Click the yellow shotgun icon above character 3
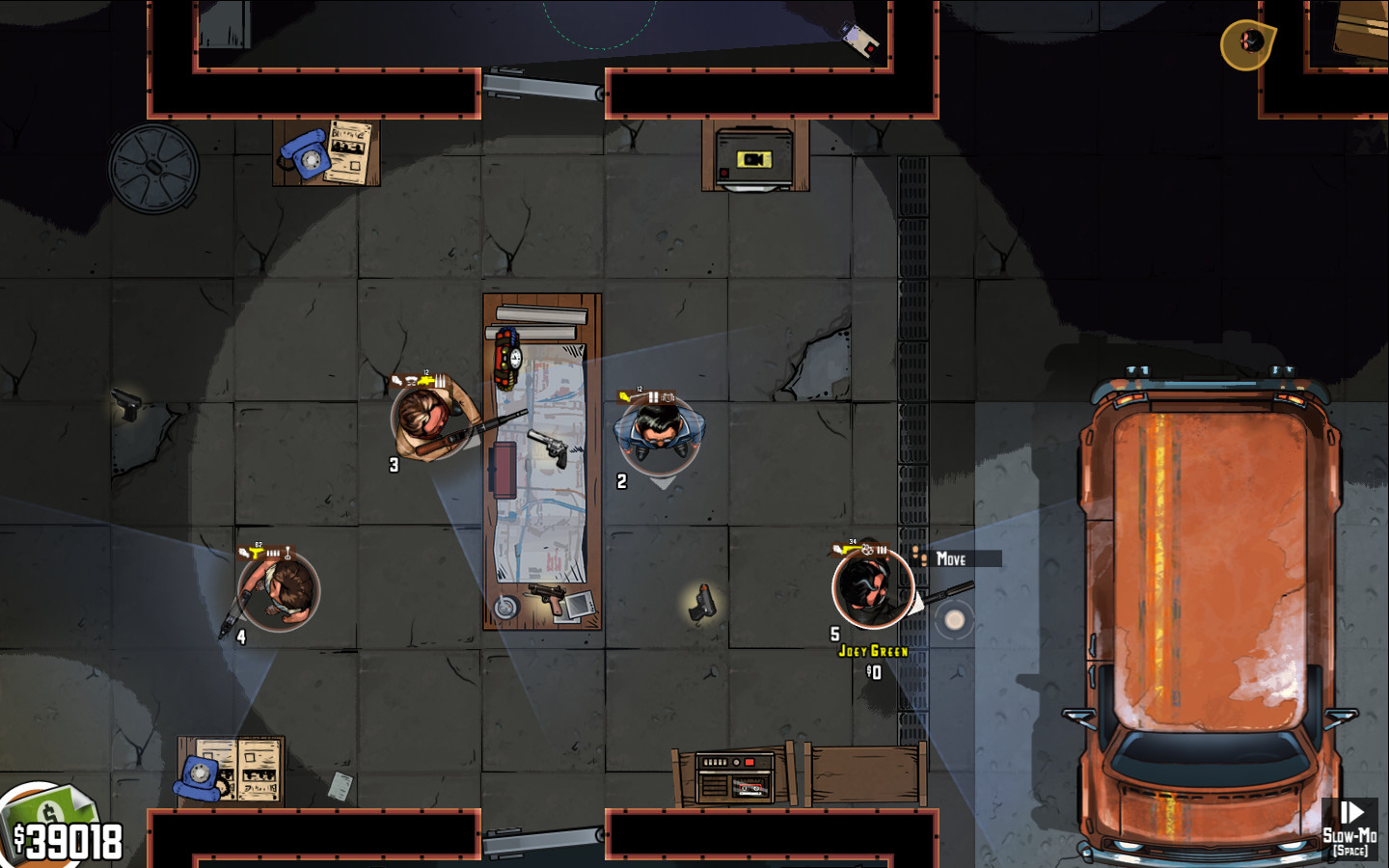1389x868 pixels. point(425,381)
